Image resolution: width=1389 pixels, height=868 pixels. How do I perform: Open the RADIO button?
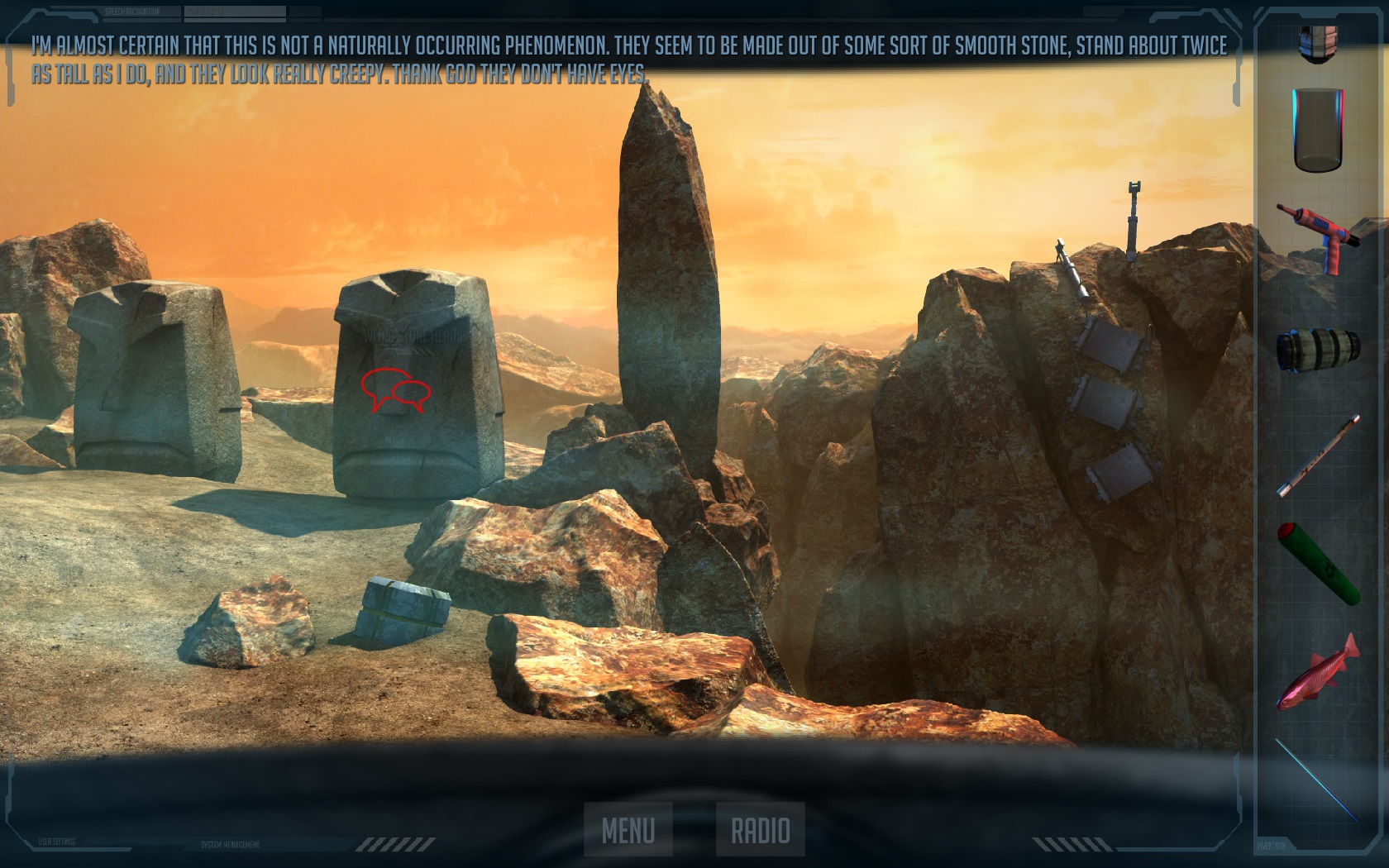coord(760,829)
